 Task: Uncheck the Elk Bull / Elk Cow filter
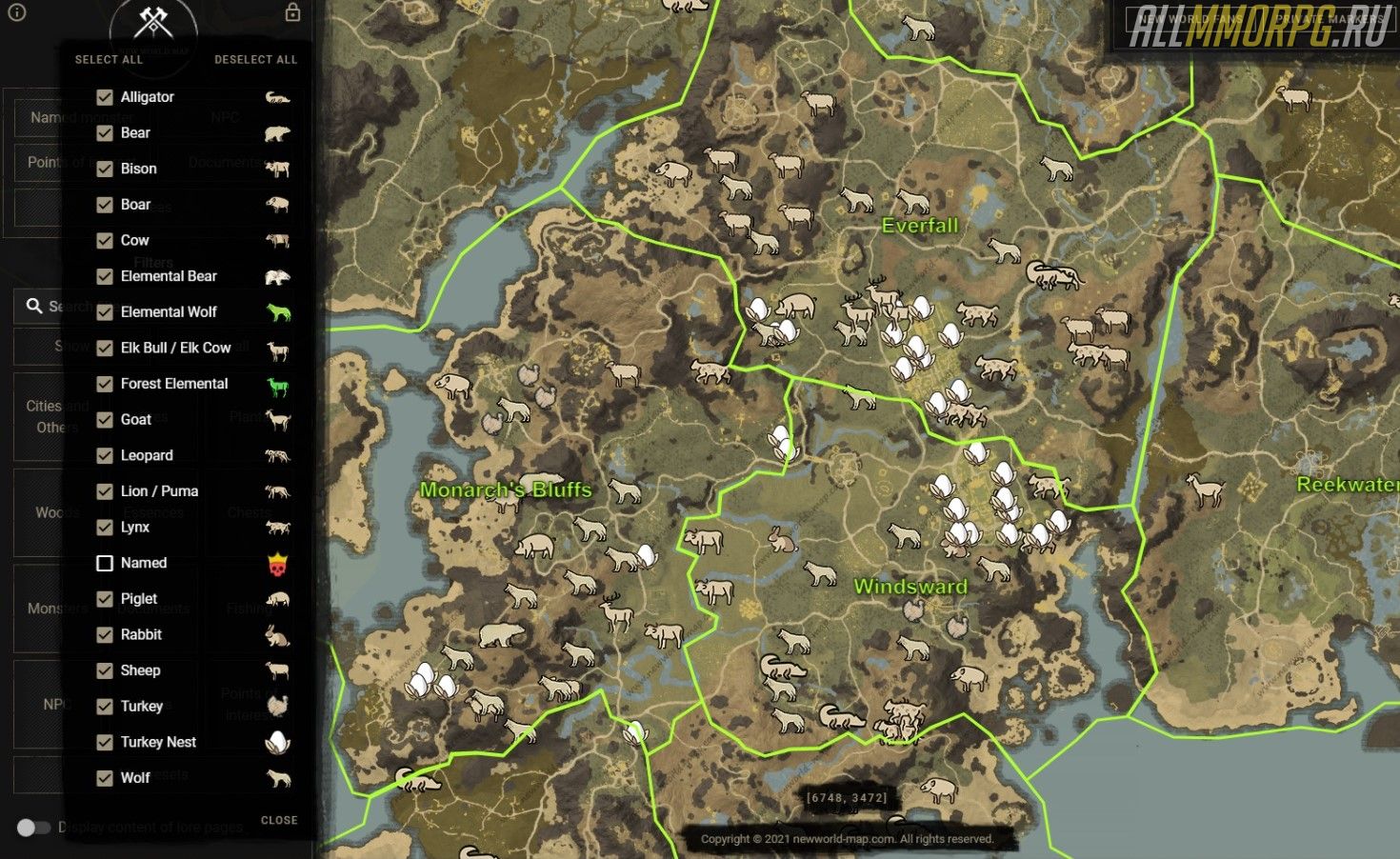coord(105,349)
